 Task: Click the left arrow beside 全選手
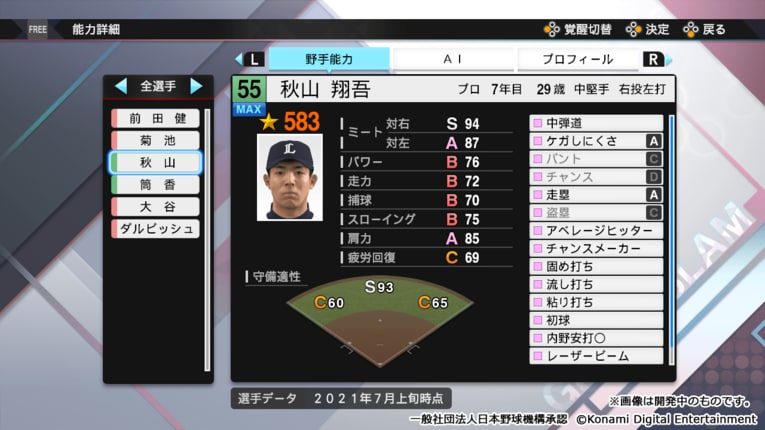pyautogui.click(x=121, y=86)
